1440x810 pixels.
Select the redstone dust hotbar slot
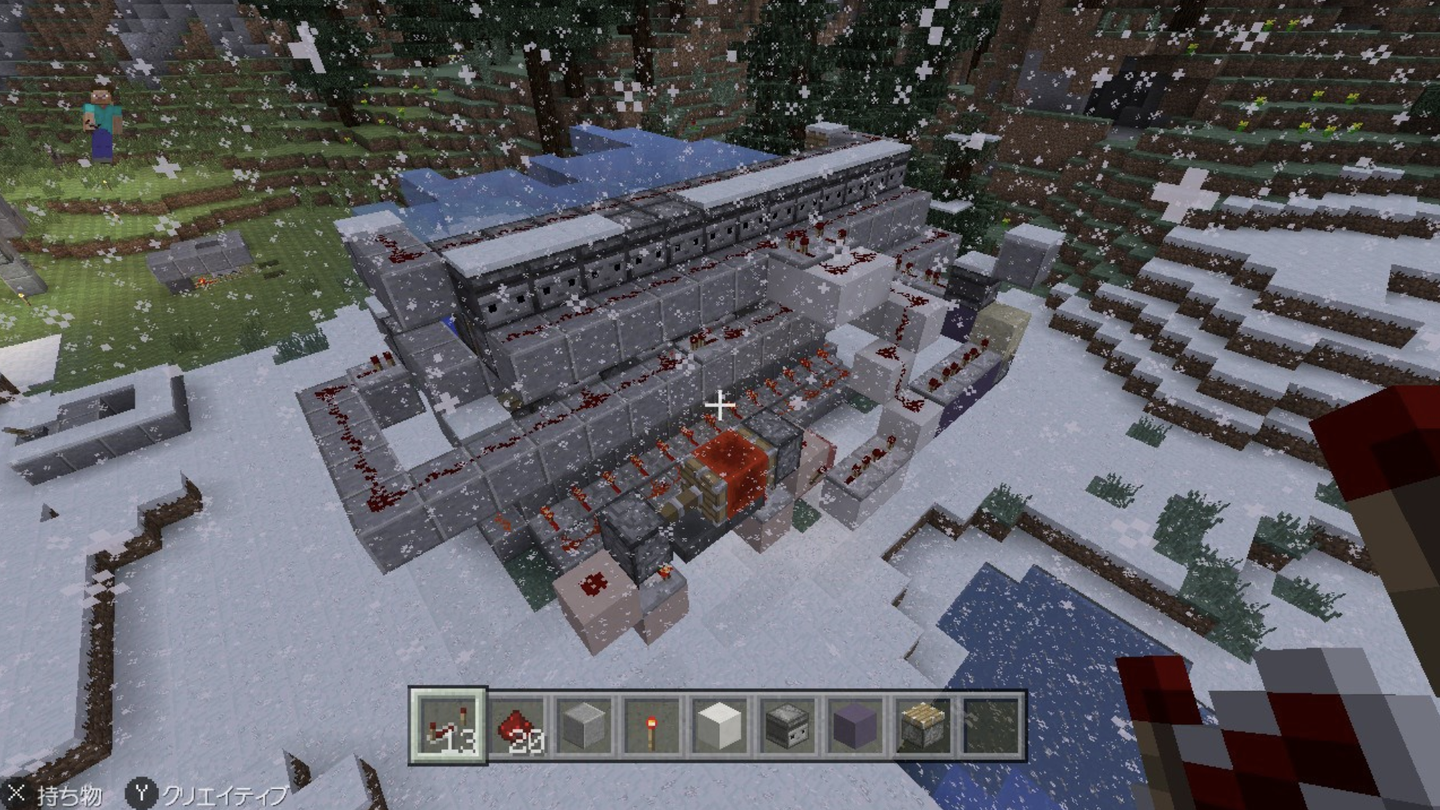[516, 725]
